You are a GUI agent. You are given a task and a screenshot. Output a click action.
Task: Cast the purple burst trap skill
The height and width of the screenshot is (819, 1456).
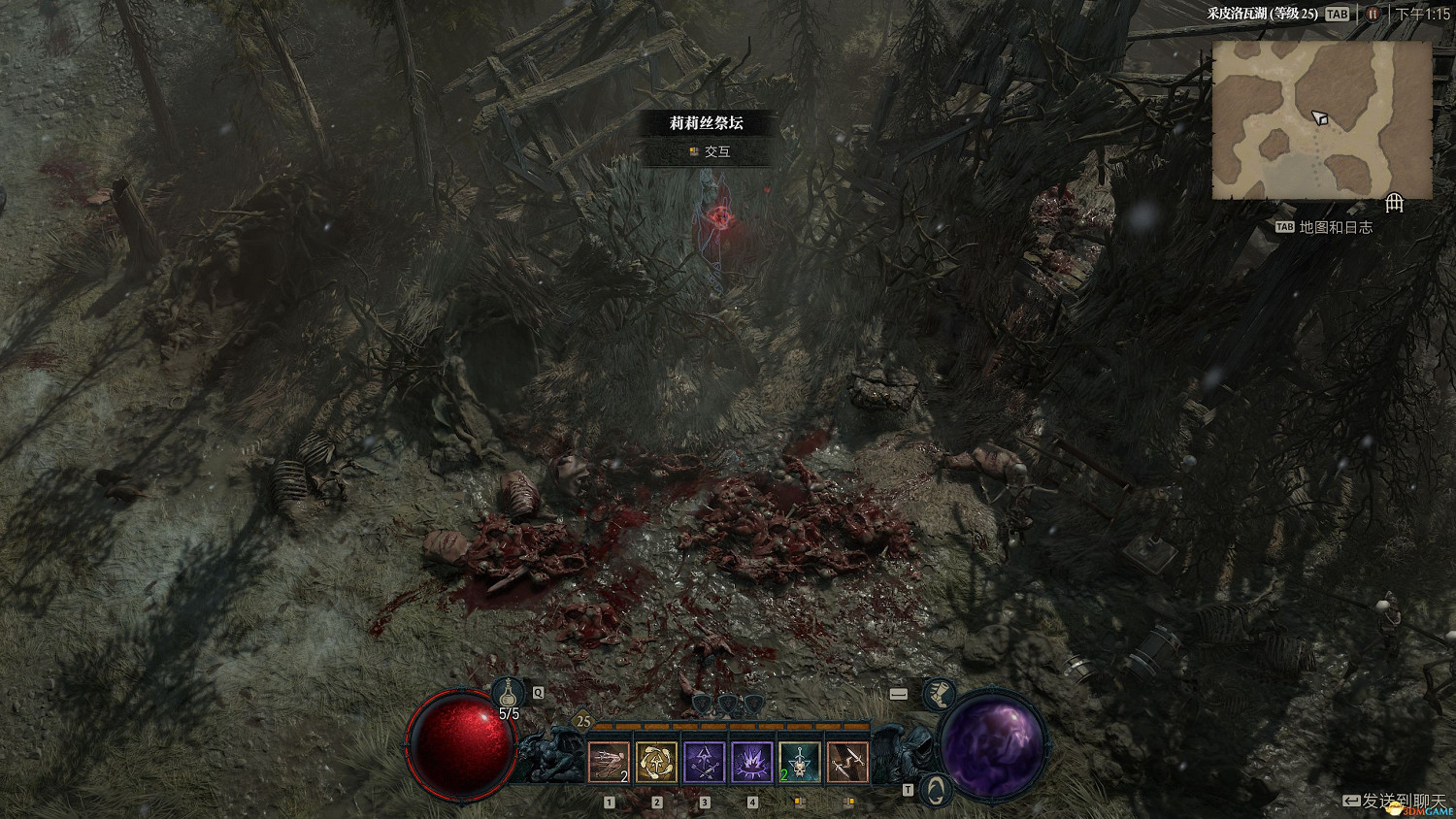pos(751,762)
